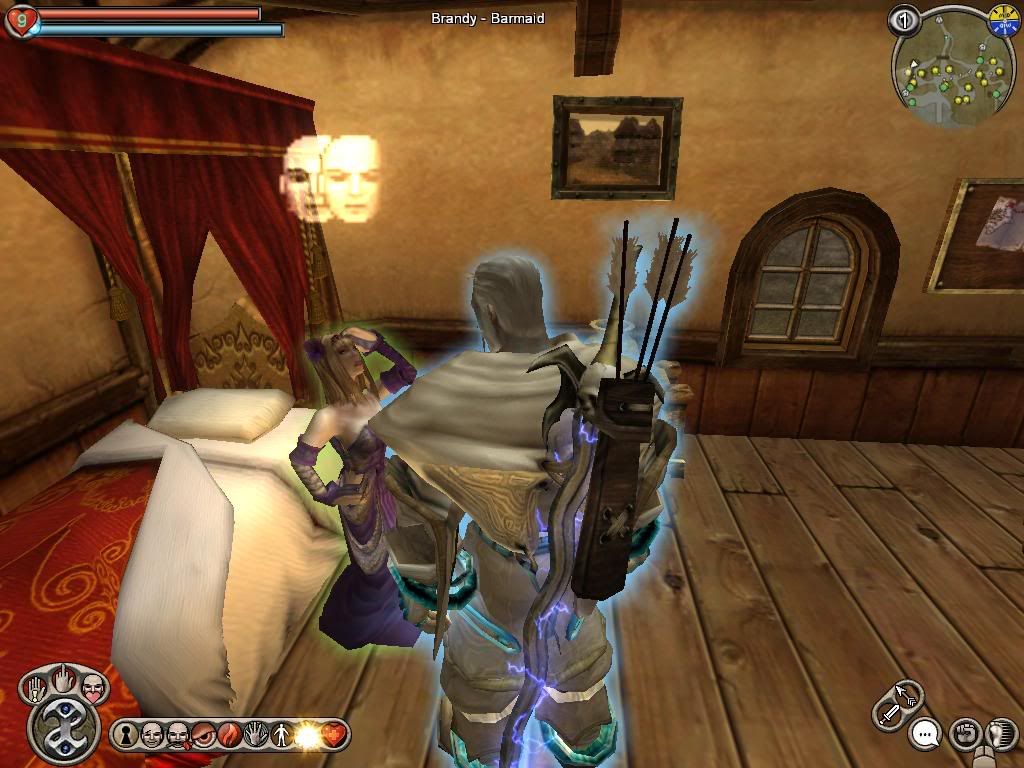Viewport: 1024px width, 768px height.
Task: Select the keyhole icon in the expression bar
Action: [x=127, y=735]
